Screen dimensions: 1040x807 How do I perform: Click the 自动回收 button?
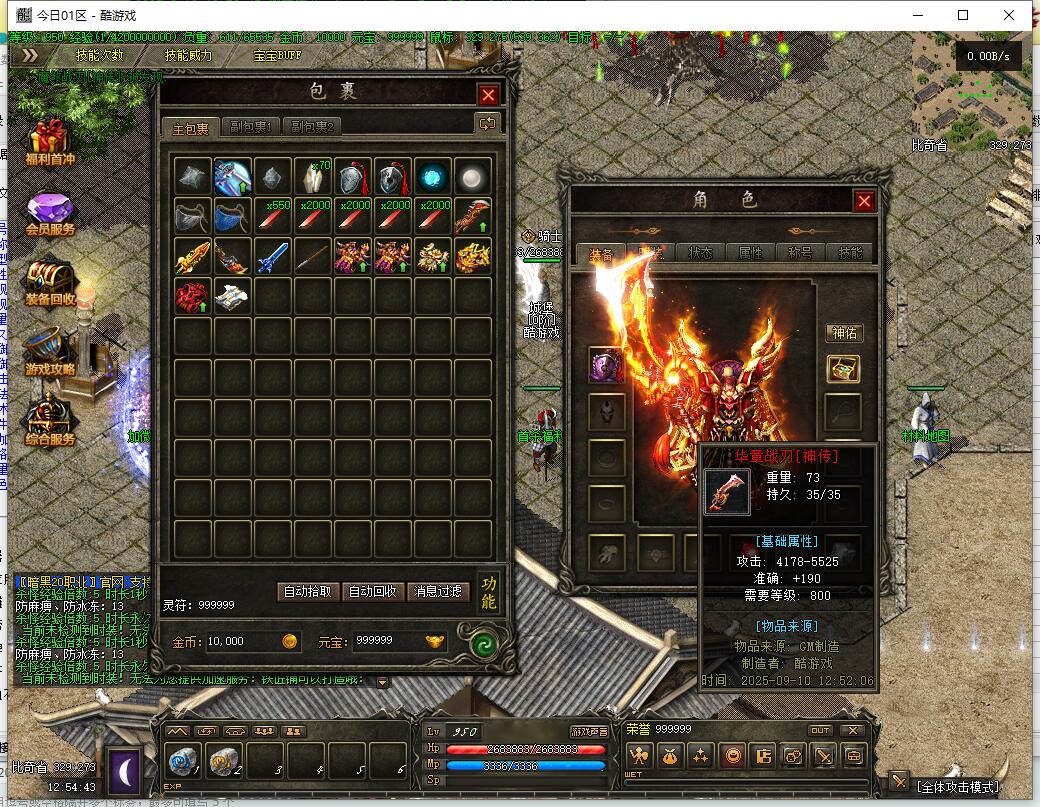pos(373,591)
